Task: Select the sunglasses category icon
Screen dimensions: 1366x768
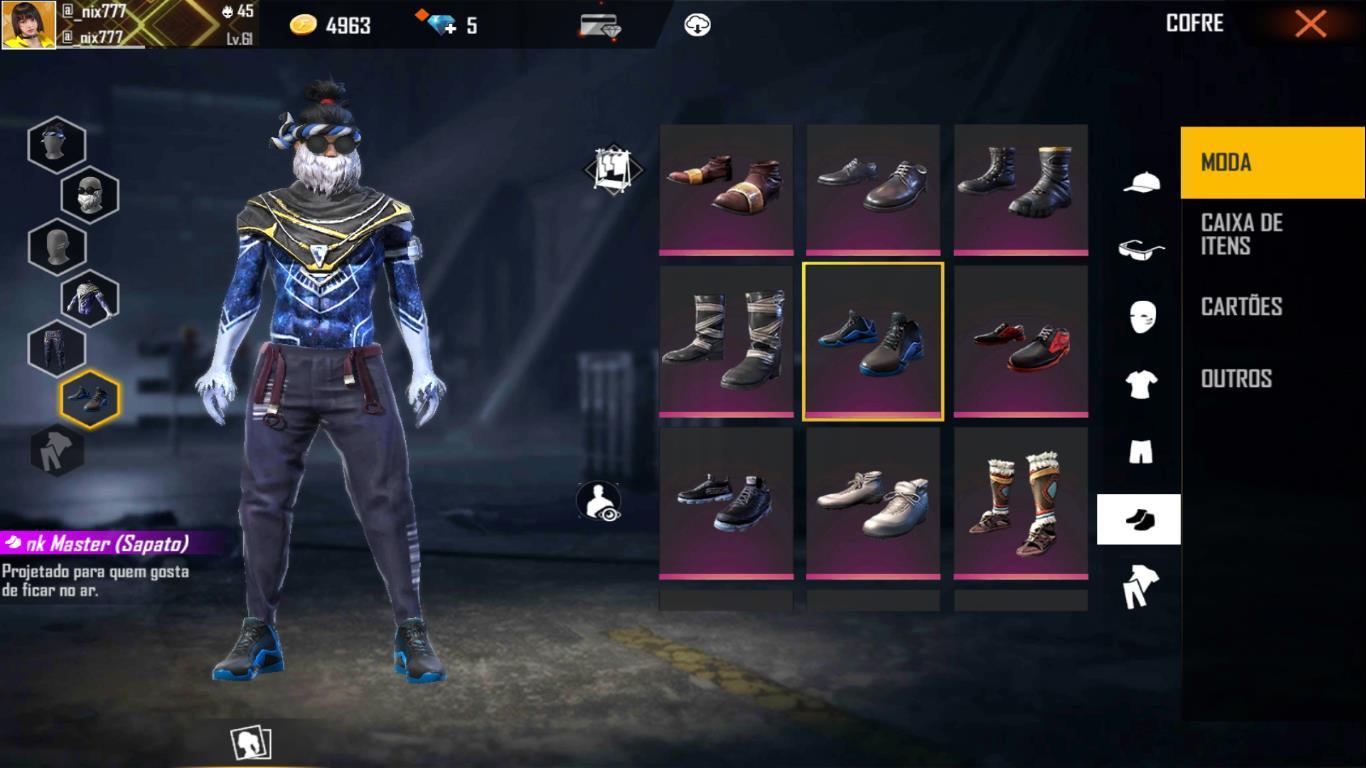Action: pyautogui.click(x=1139, y=251)
